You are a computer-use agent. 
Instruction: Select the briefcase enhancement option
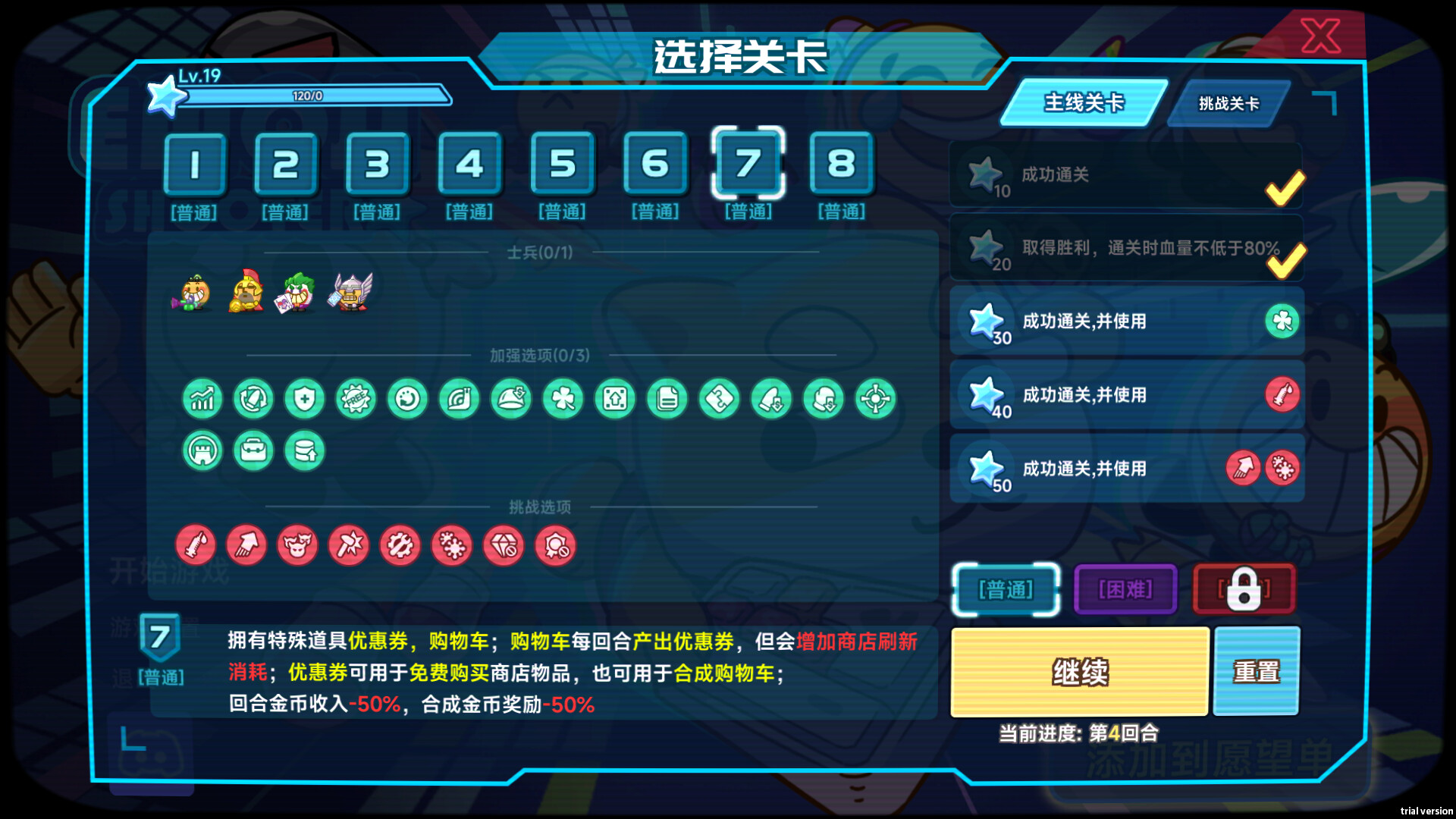253,450
